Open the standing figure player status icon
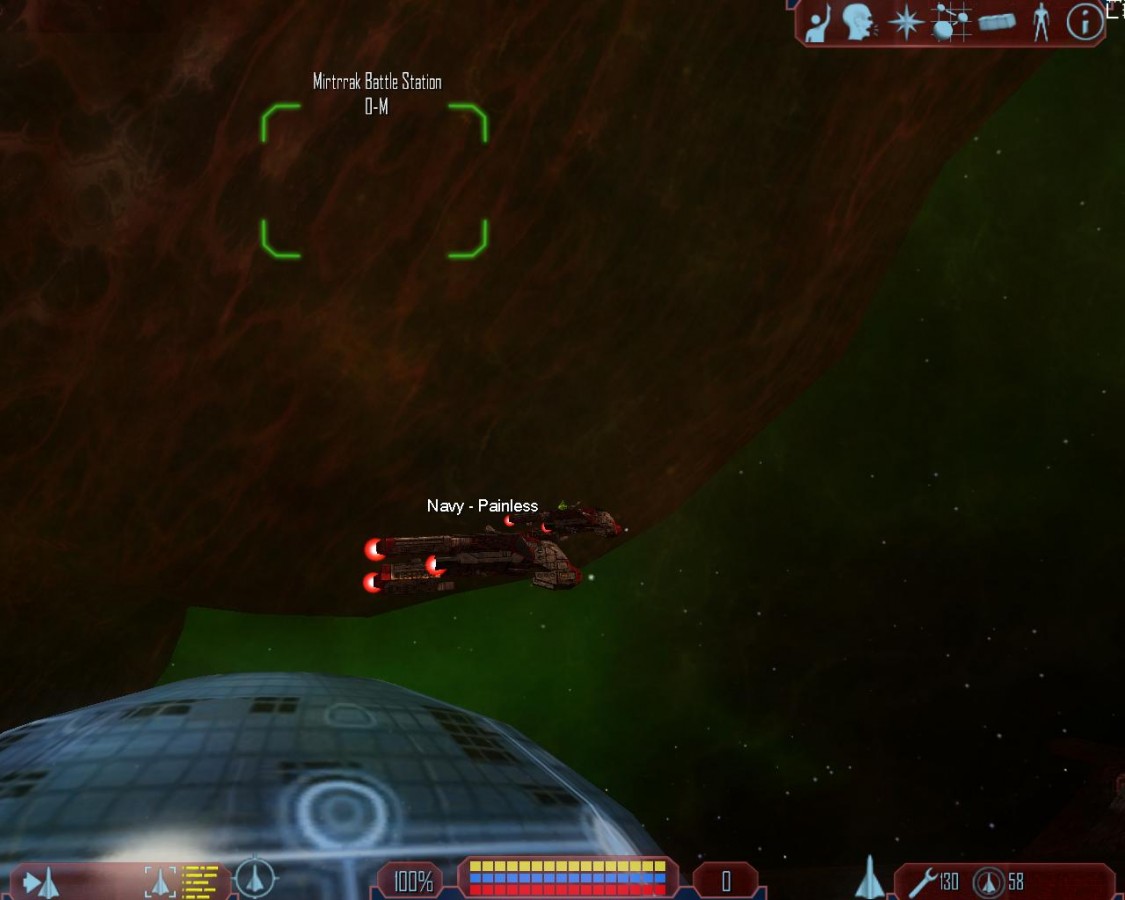The height and width of the screenshot is (900, 1125). coord(1041,22)
